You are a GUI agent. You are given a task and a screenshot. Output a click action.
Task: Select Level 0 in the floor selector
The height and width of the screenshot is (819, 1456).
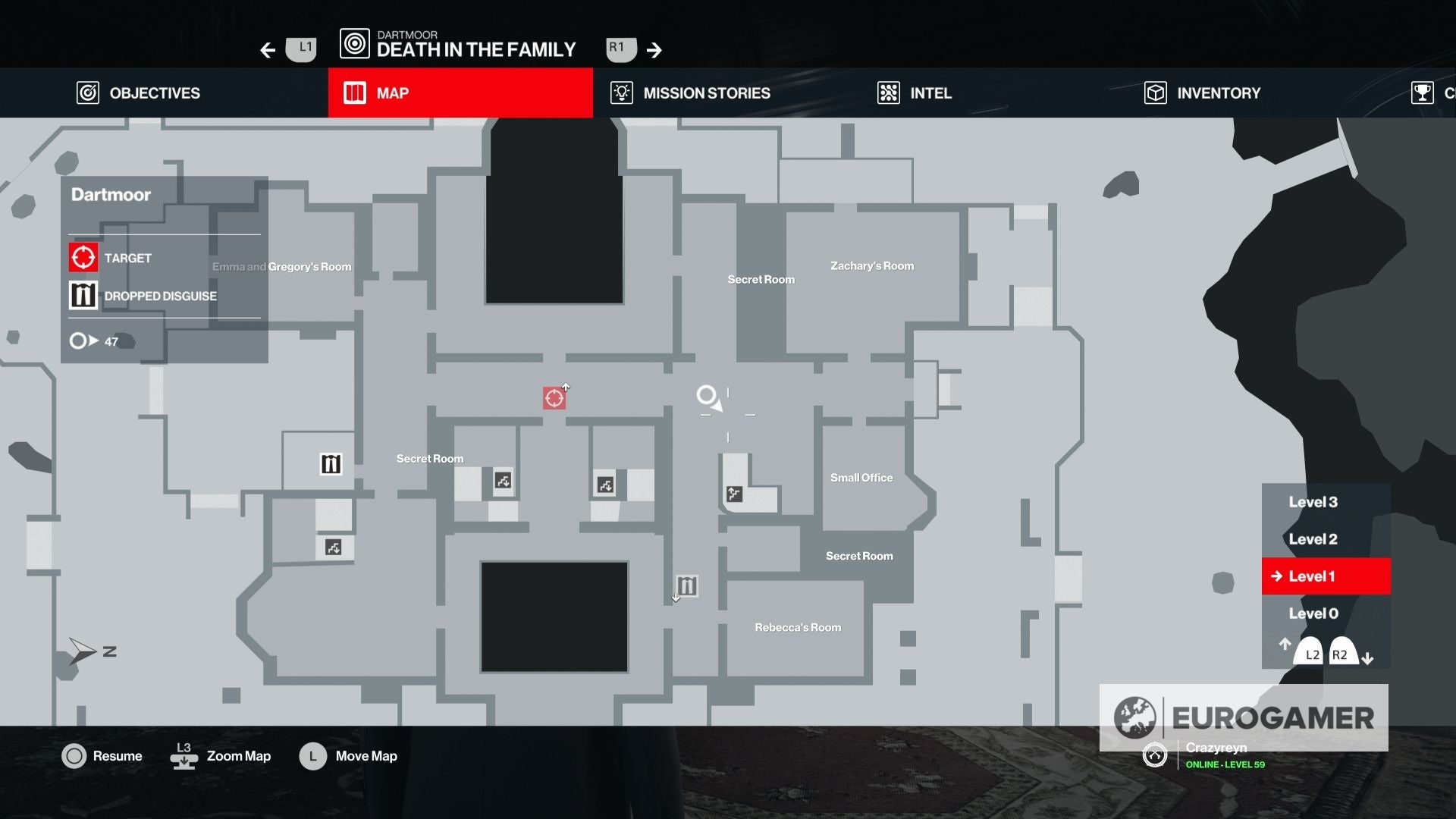[x=1311, y=613]
